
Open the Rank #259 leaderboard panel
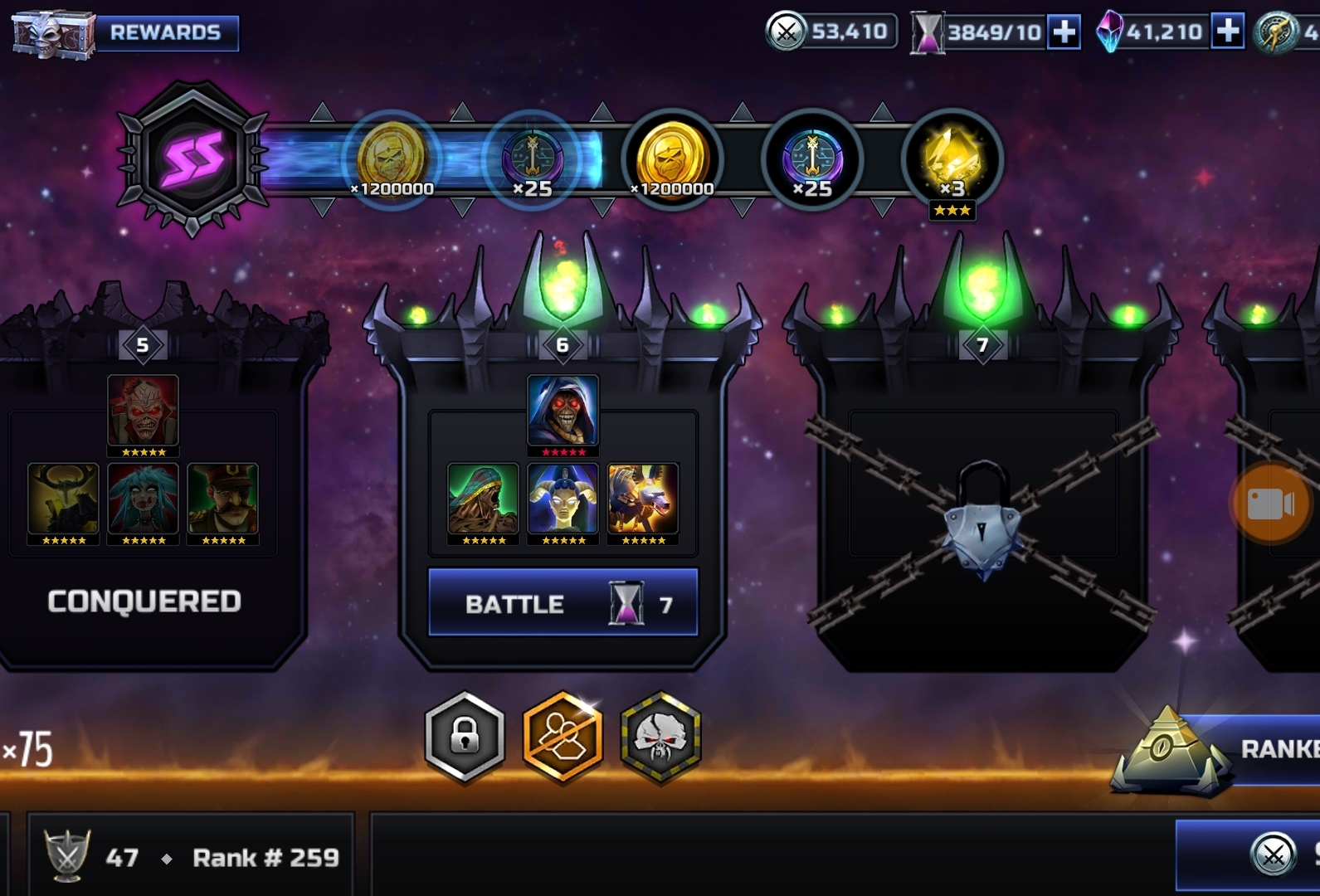(x=191, y=857)
